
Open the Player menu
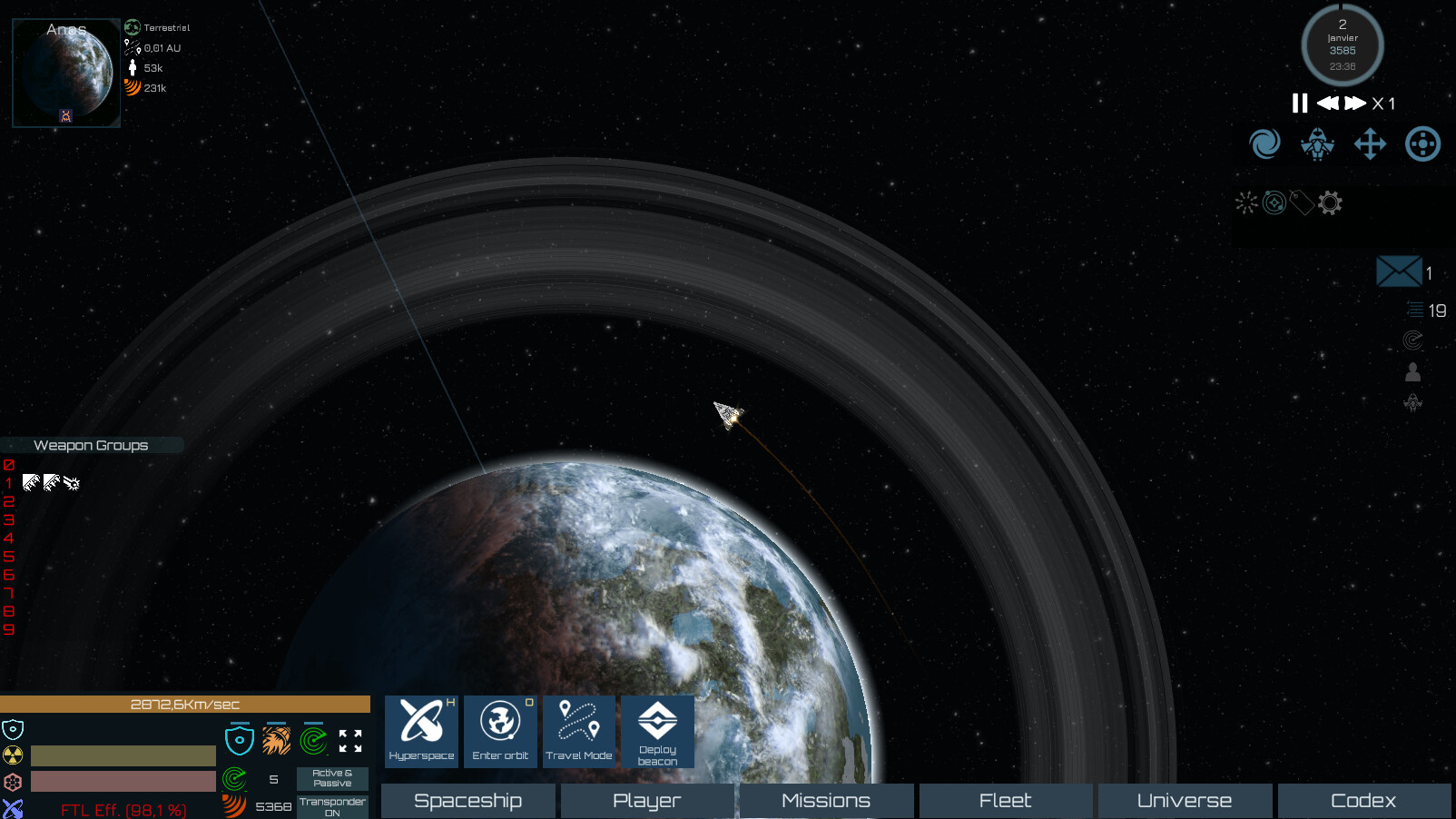click(x=647, y=801)
